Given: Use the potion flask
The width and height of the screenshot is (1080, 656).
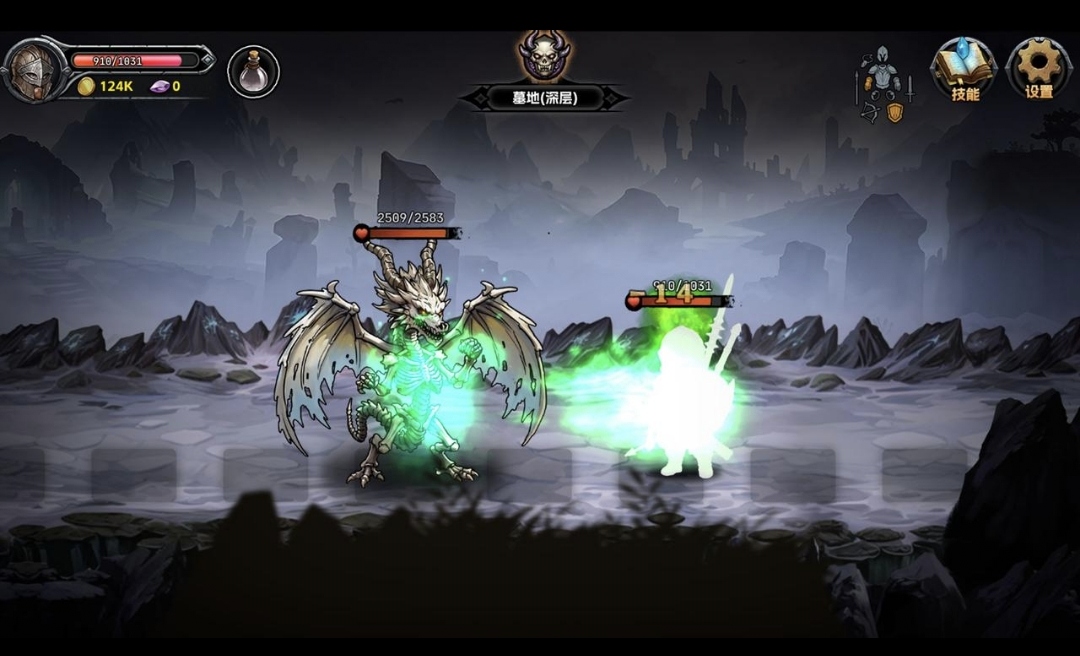Looking at the screenshot, I should [x=253, y=72].
